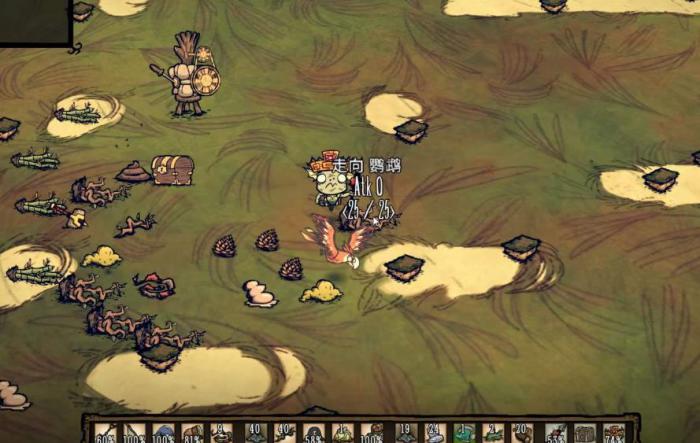Select the inventory stack of 20 items
700x443 pixels.
(521, 433)
